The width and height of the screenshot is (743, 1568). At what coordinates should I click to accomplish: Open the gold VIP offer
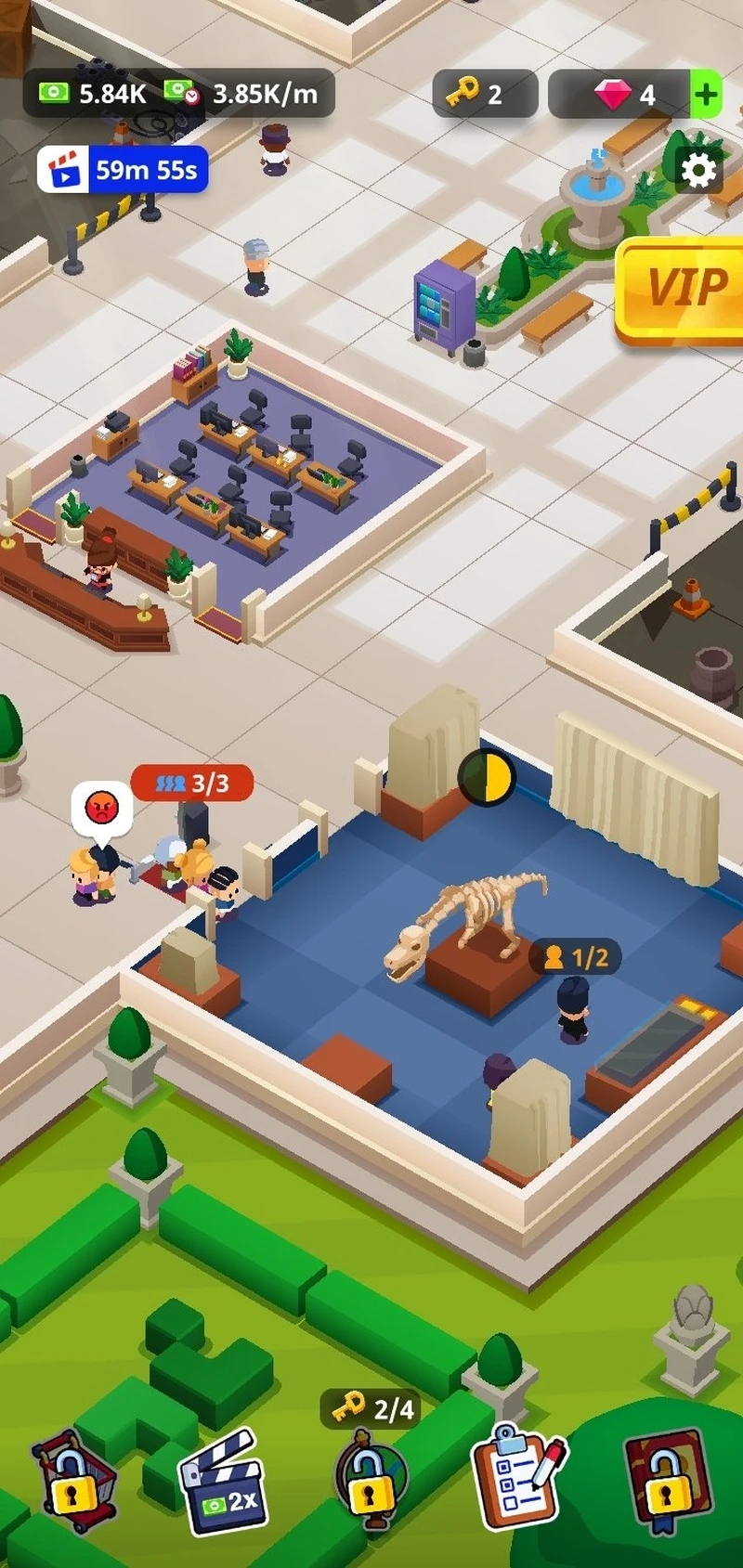[684, 288]
